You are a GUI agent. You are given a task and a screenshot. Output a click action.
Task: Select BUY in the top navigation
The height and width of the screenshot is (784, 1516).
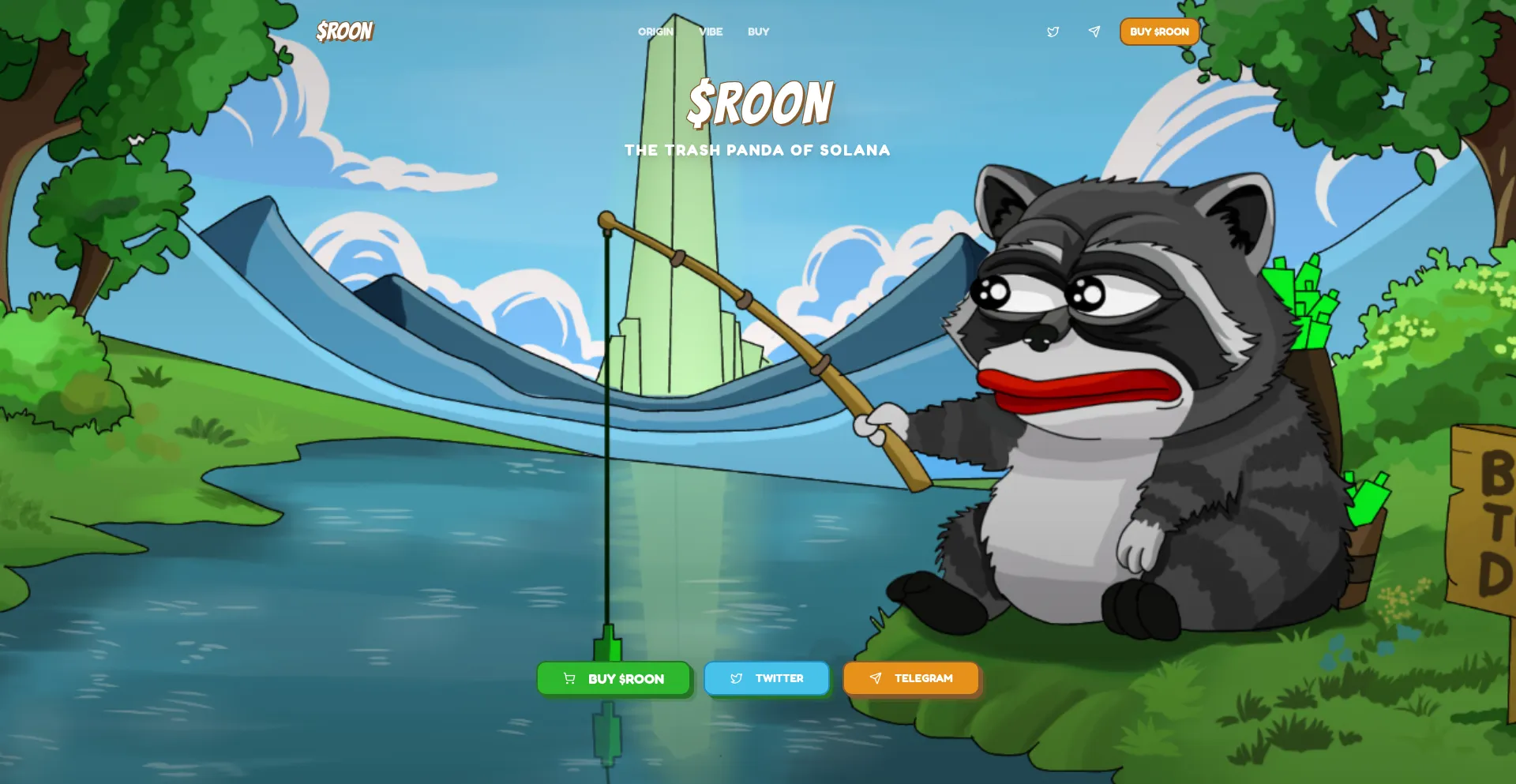(758, 32)
